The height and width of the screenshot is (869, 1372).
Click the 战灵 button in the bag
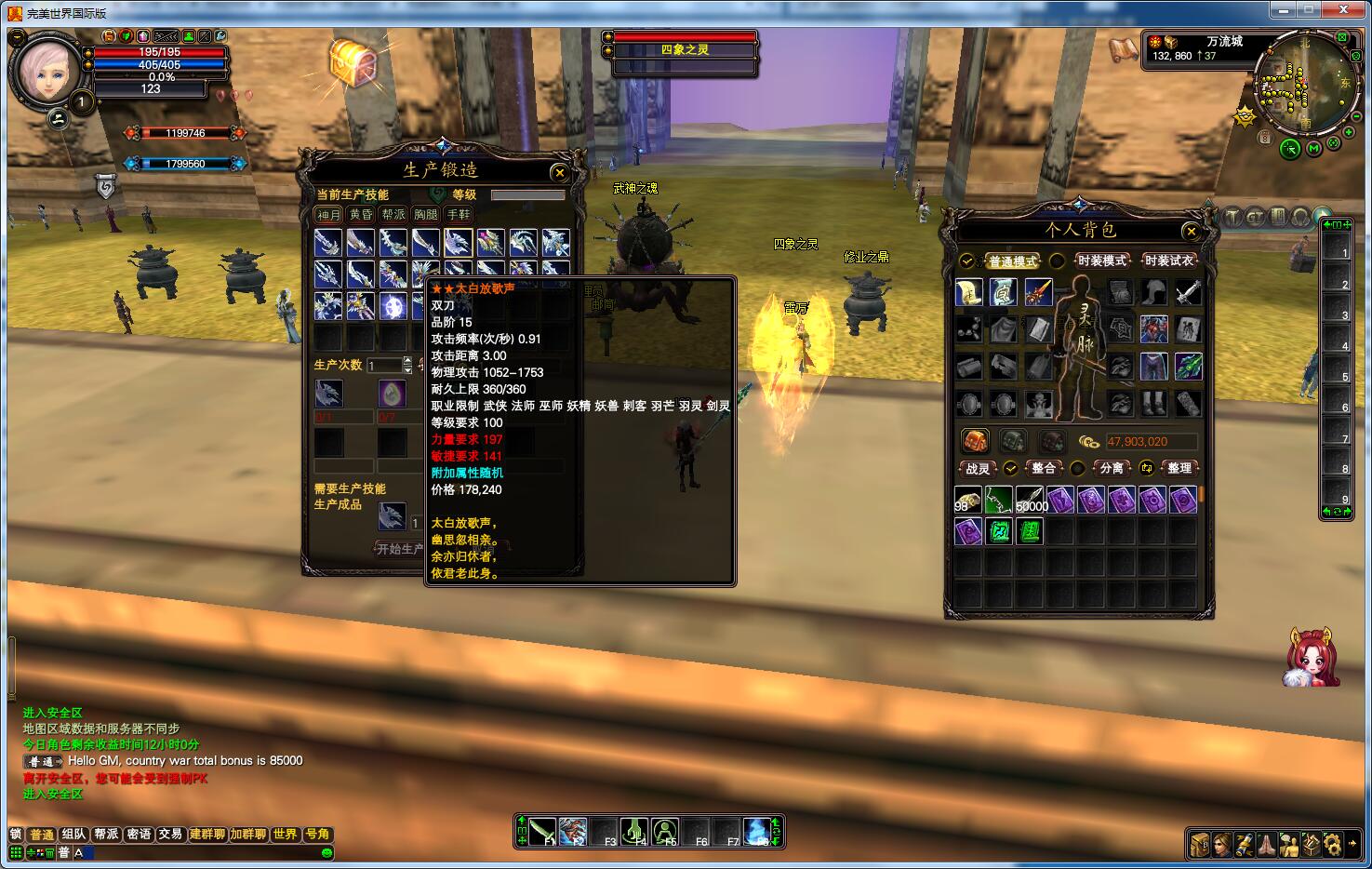click(x=978, y=469)
